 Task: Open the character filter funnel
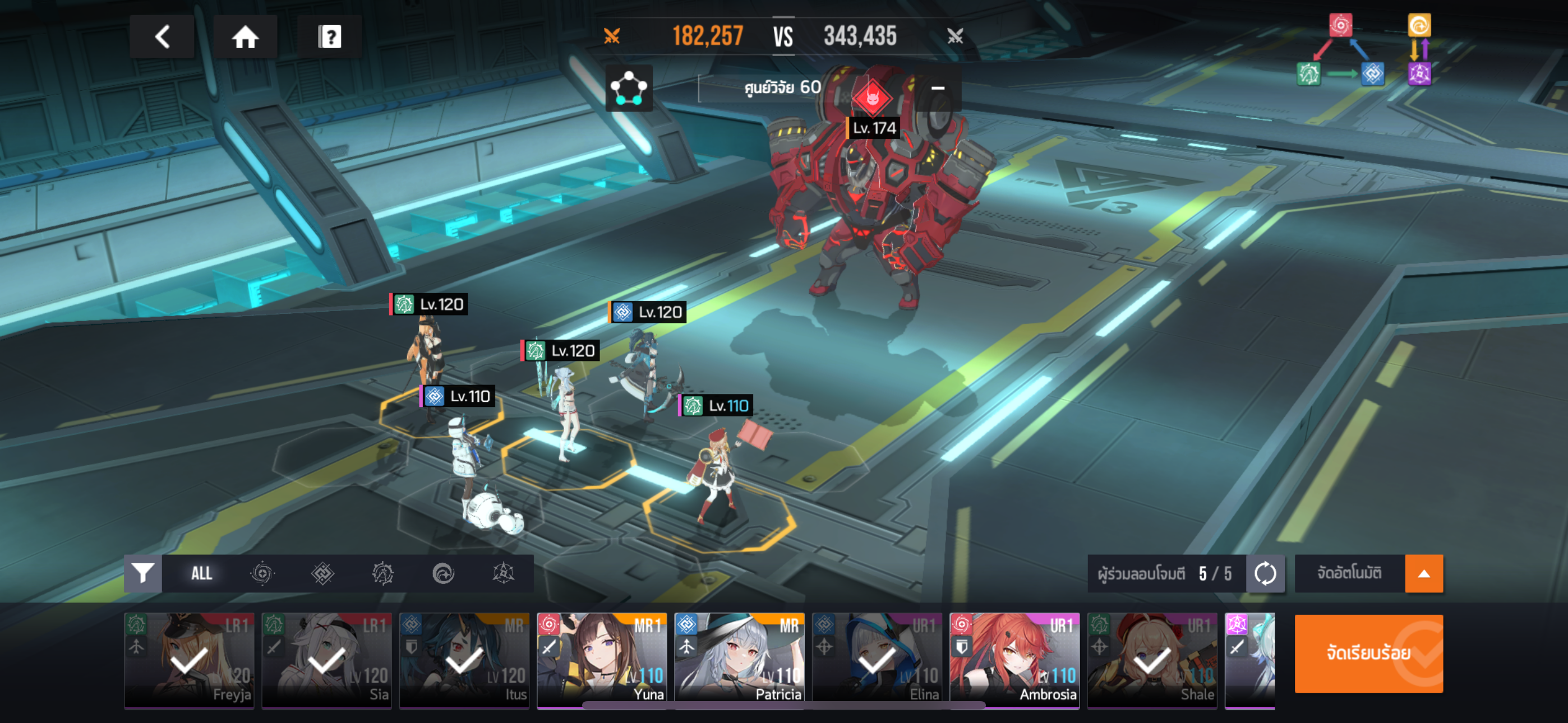143,573
